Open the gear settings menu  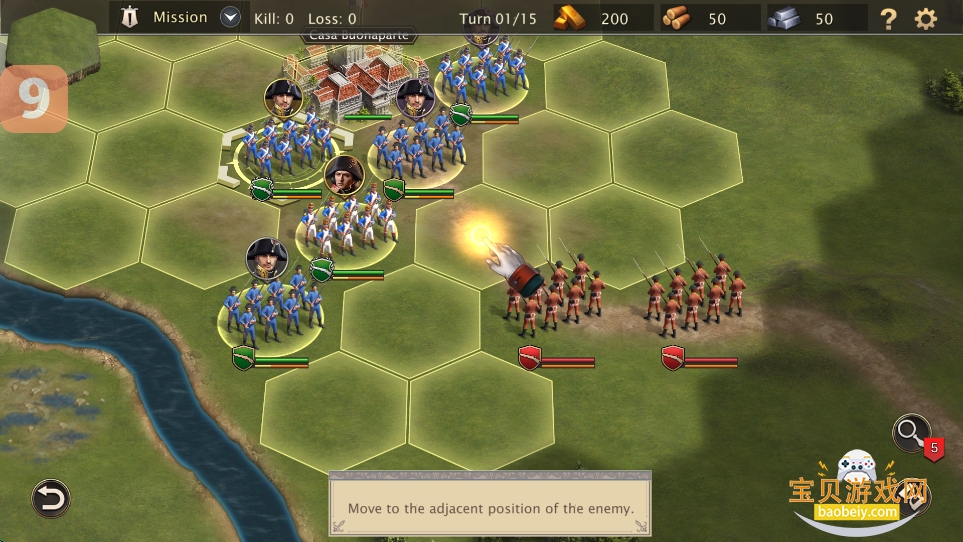pyautogui.click(x=926, y=18)
